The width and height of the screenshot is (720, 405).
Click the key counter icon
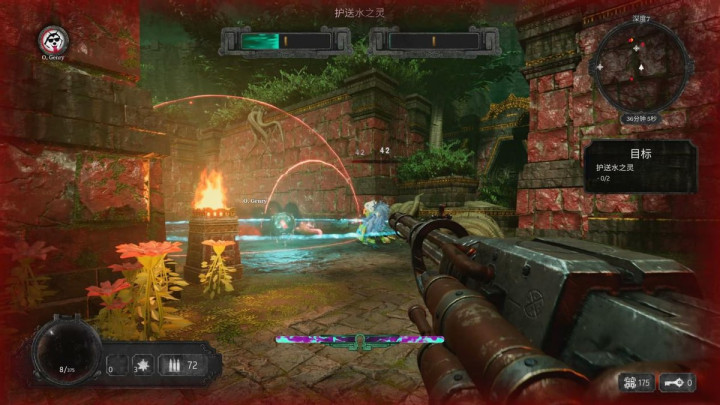(677, 383)
